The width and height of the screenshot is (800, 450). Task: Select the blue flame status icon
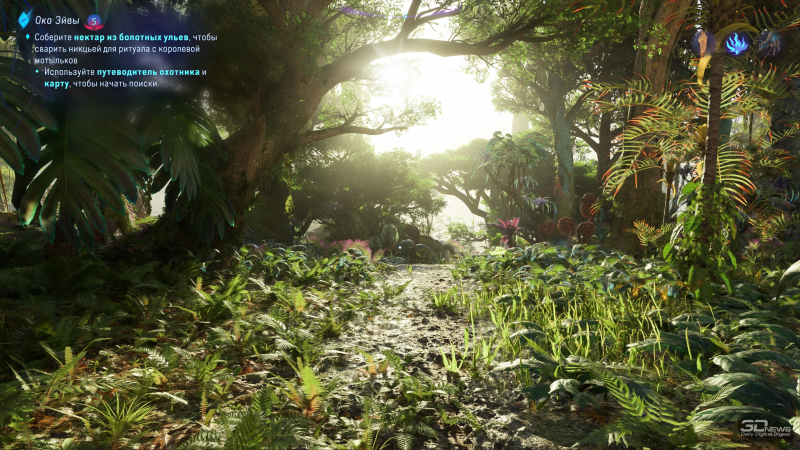(737, 43)
